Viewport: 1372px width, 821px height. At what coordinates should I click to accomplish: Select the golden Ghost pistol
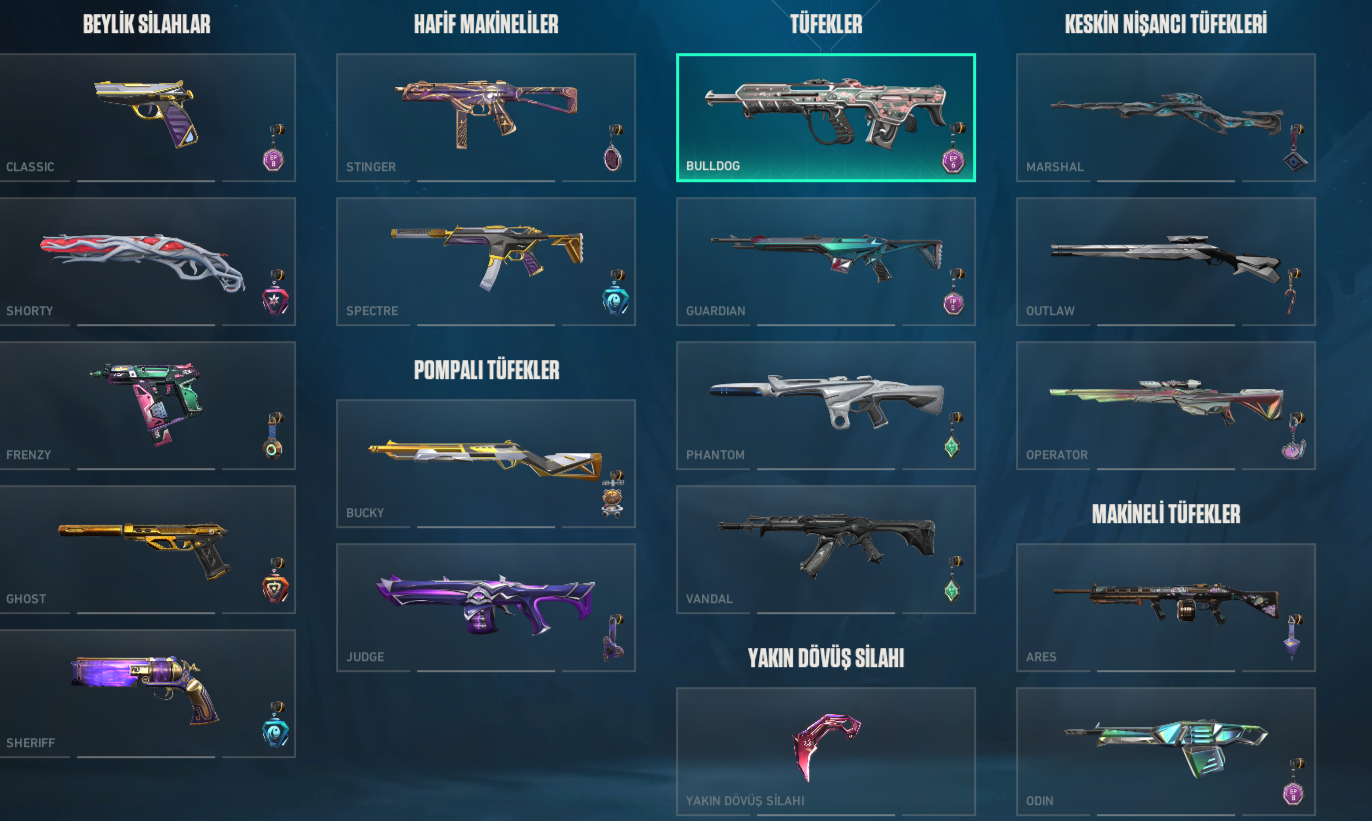(146, 548)
